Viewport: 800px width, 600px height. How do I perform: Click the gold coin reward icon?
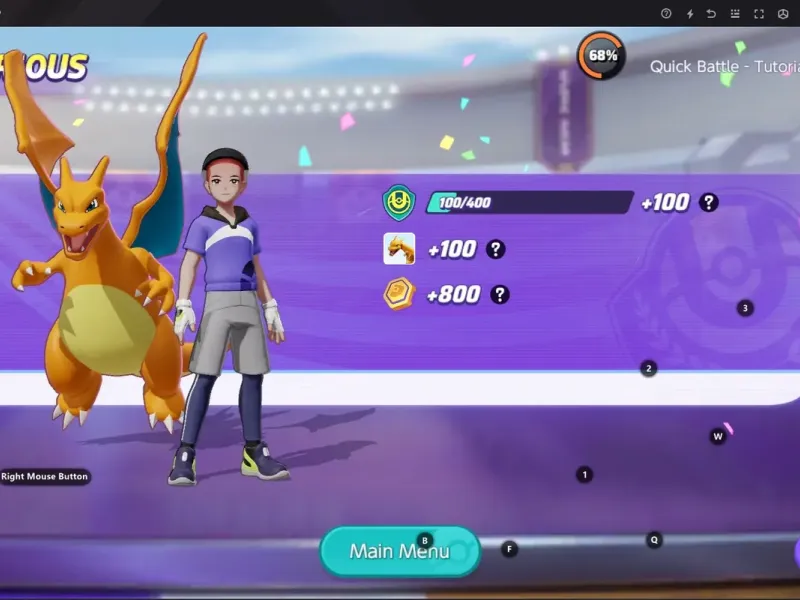pos(399,294)
